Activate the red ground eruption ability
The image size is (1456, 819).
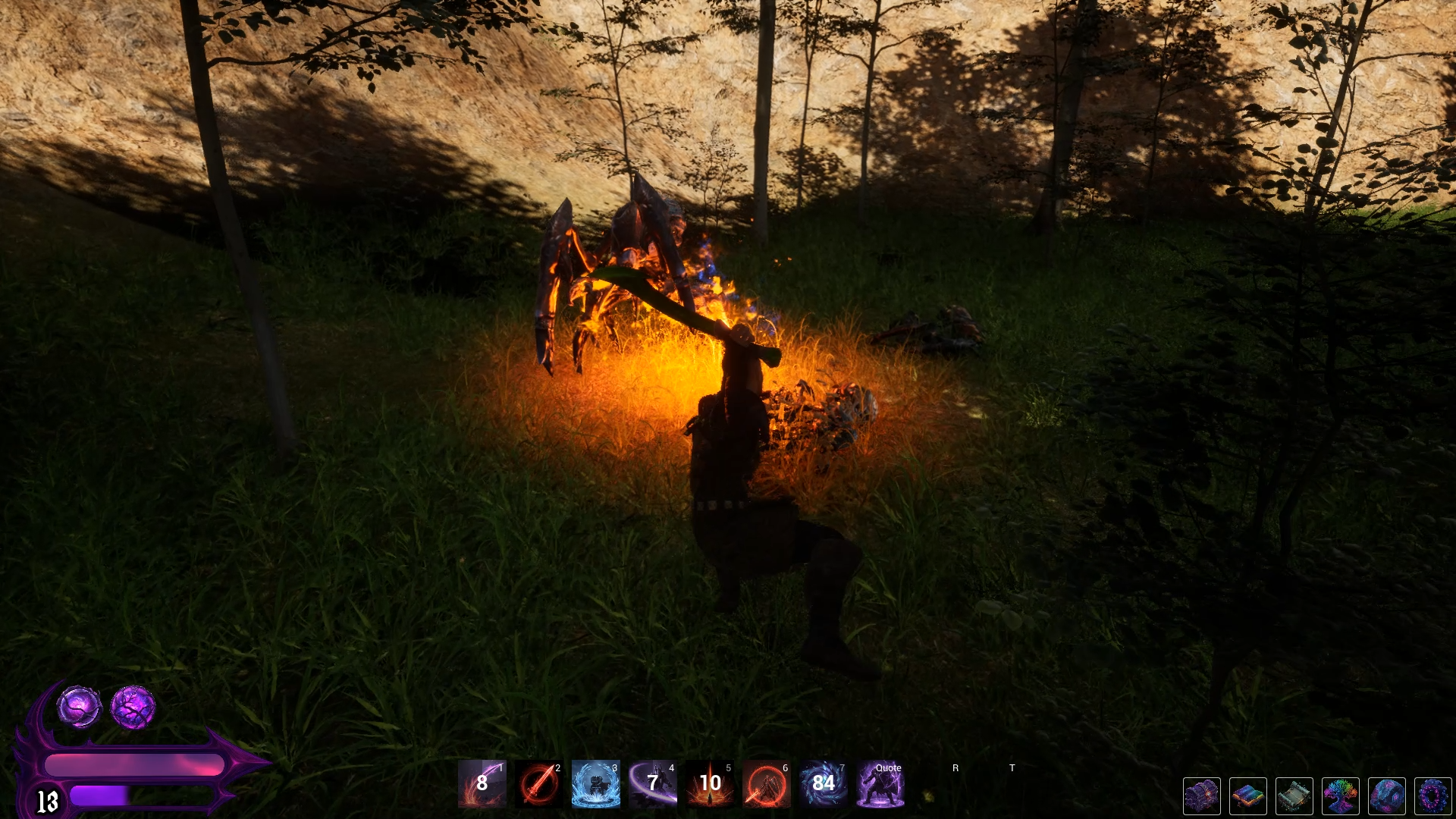pos(710,783)
